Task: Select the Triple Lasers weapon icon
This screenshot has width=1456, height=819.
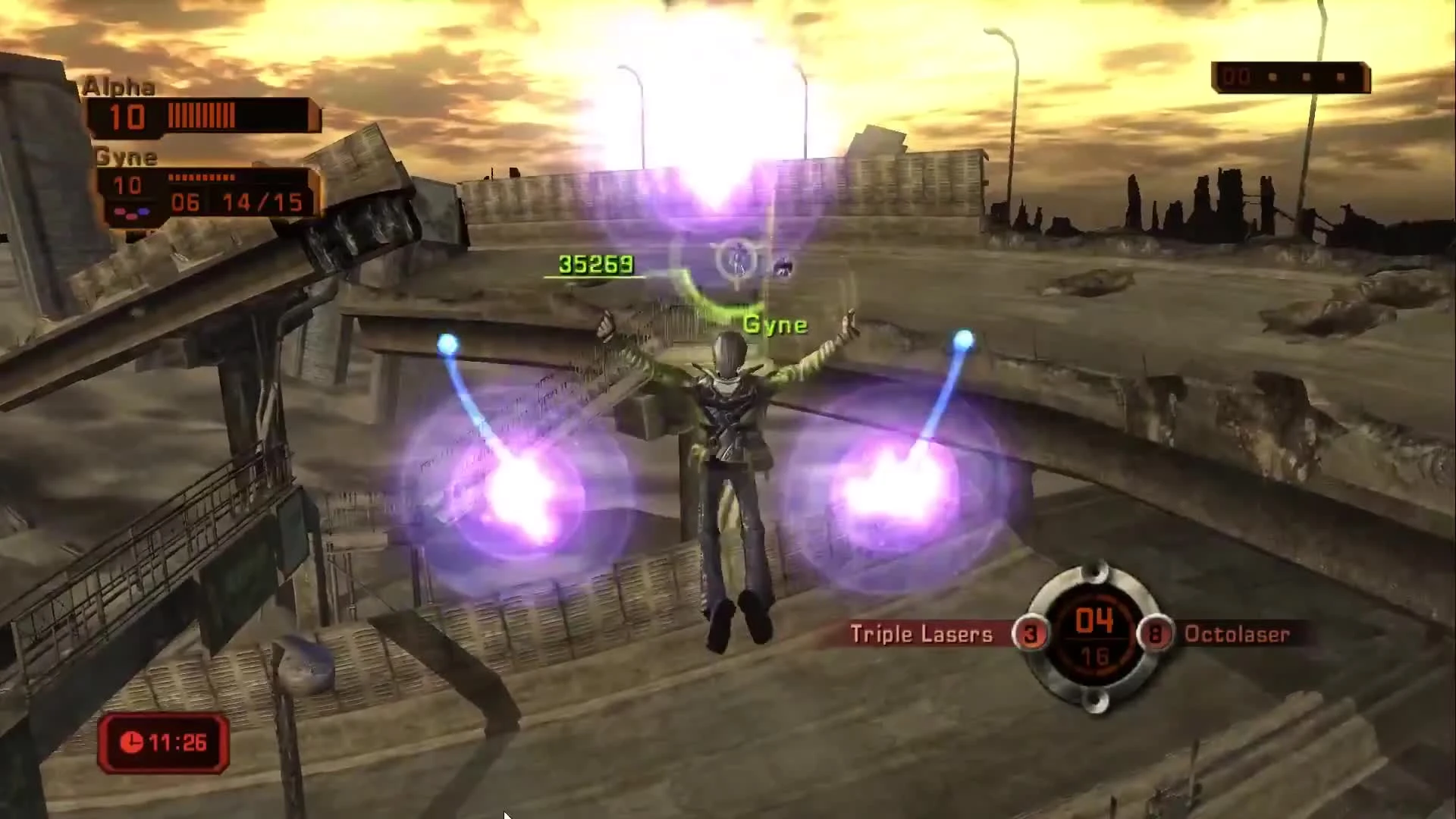Action: [x=919, y=634]
